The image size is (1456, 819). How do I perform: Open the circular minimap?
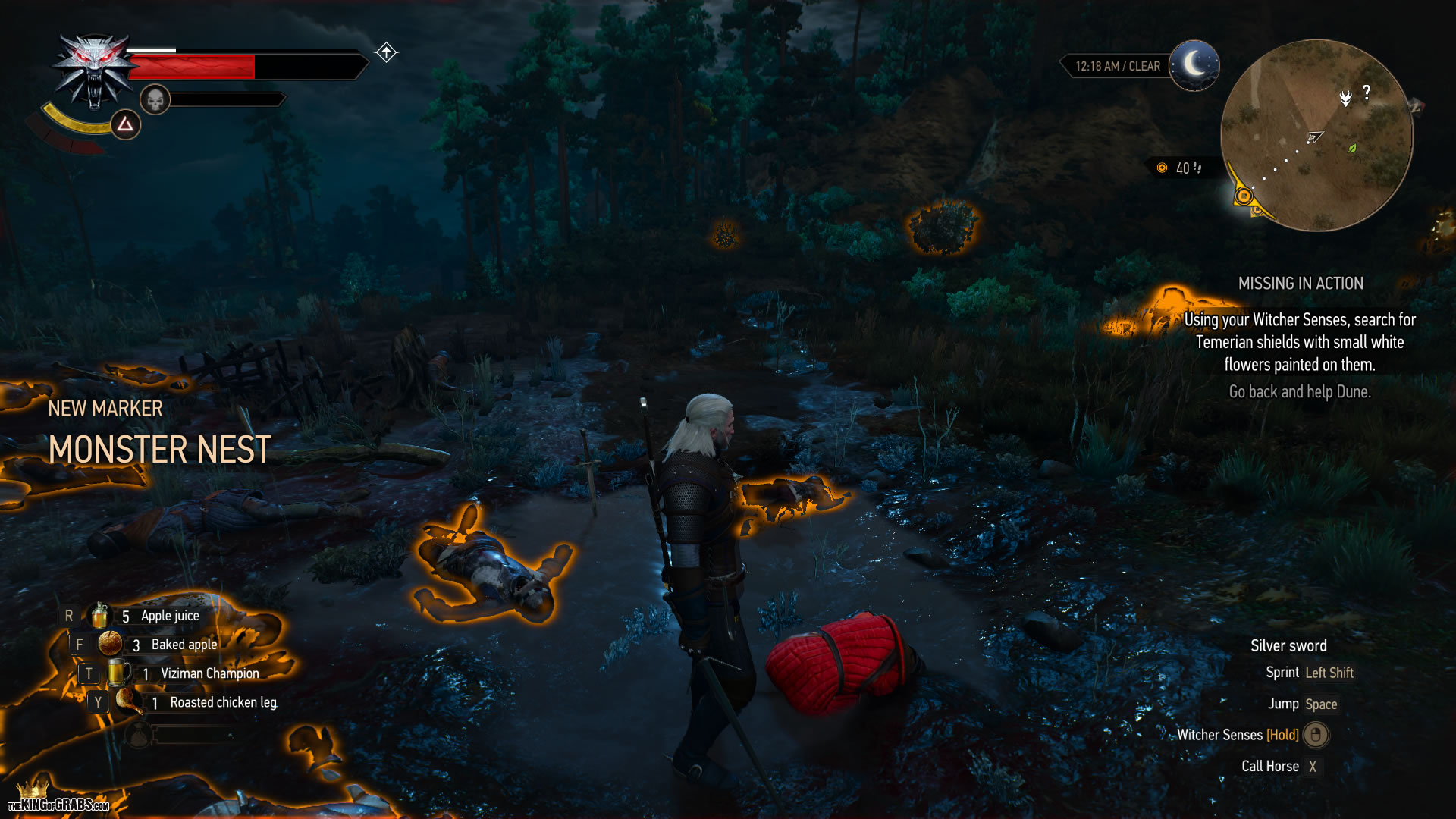point(1316,135)
